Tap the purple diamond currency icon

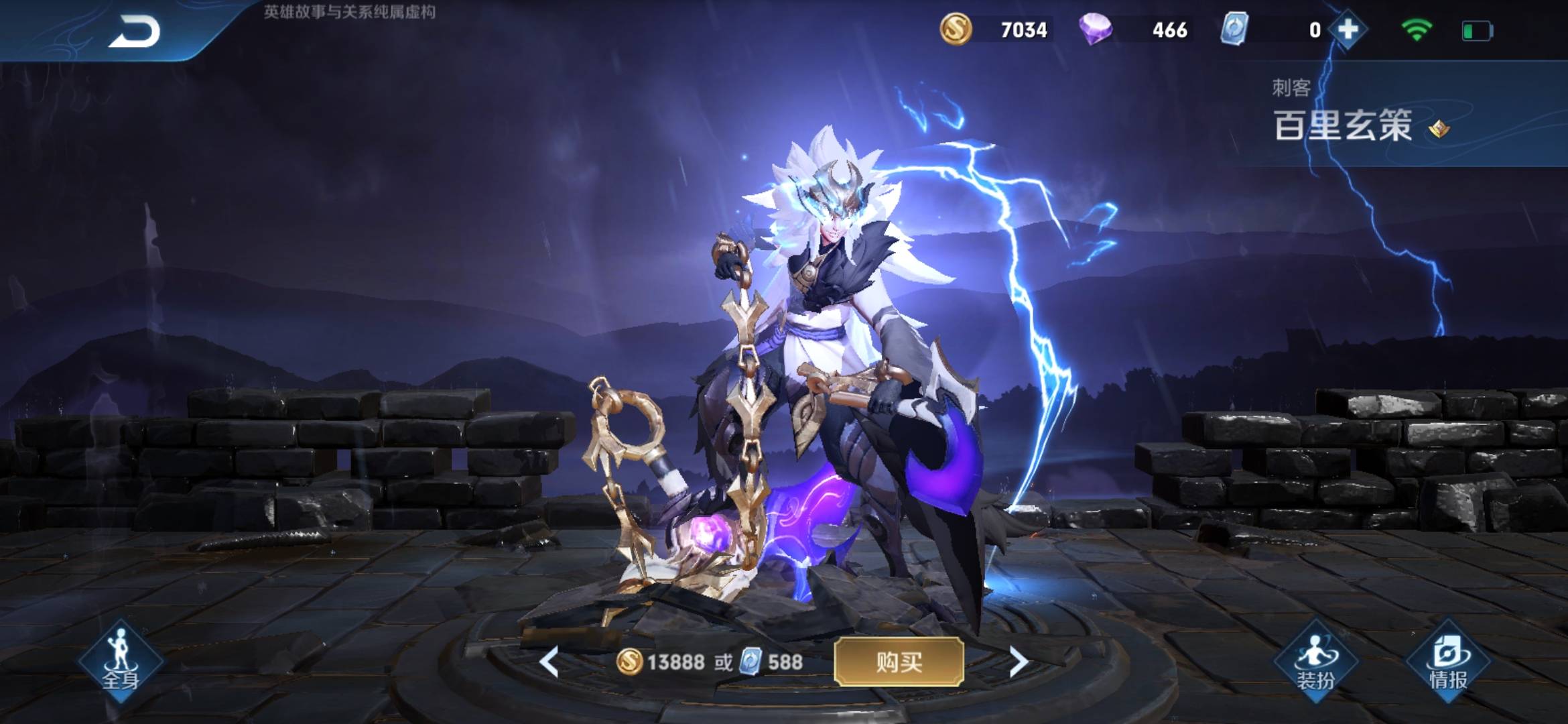pos(1096,29)
